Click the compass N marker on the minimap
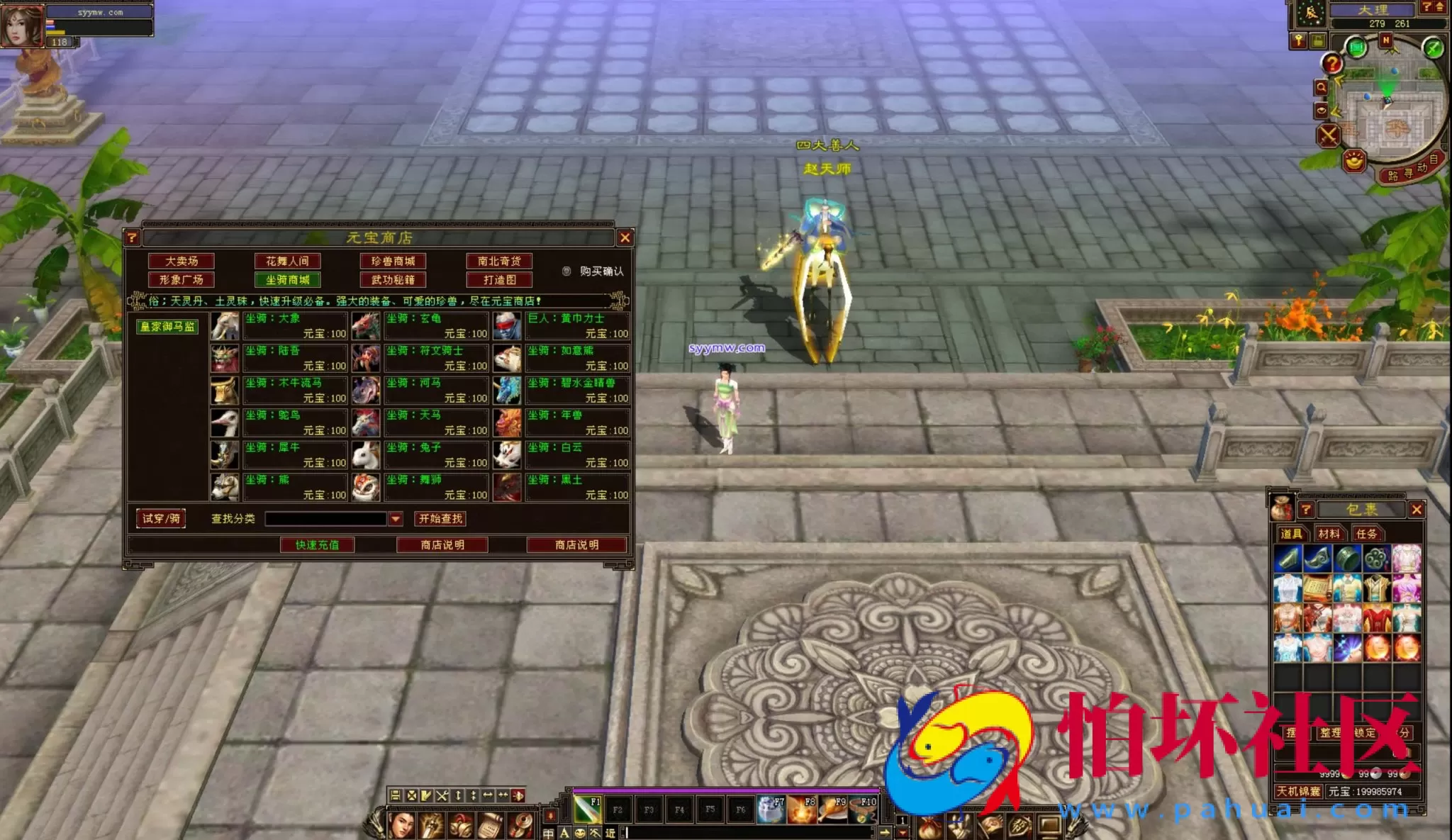The width and height of the screenshot is (1452, 840). point(1387,38)
